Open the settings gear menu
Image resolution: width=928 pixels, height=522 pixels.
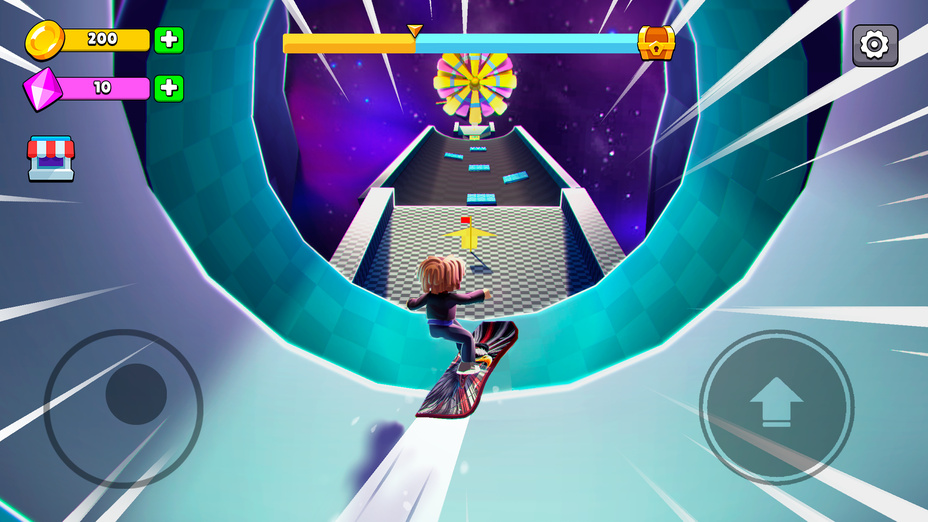click(x=875, y=45)
